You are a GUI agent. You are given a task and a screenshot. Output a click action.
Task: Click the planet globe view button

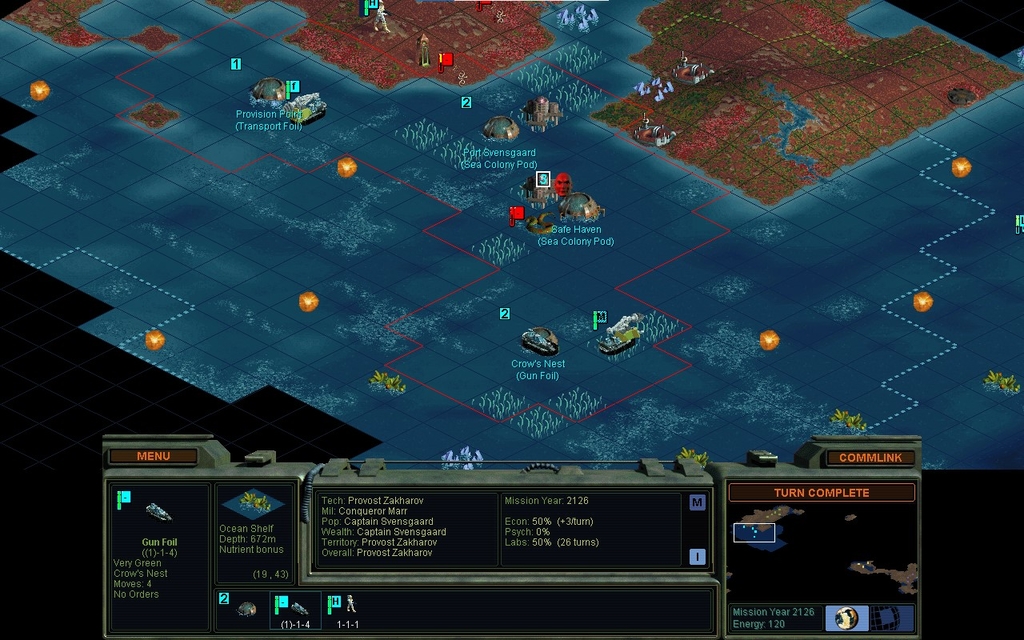[x=847, y=617]
